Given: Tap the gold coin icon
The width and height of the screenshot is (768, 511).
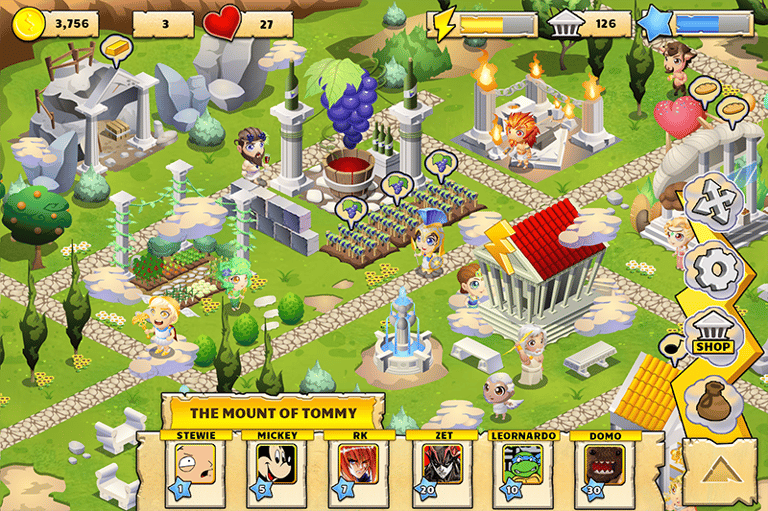Looking at the screenshot, I should point(28,22).
